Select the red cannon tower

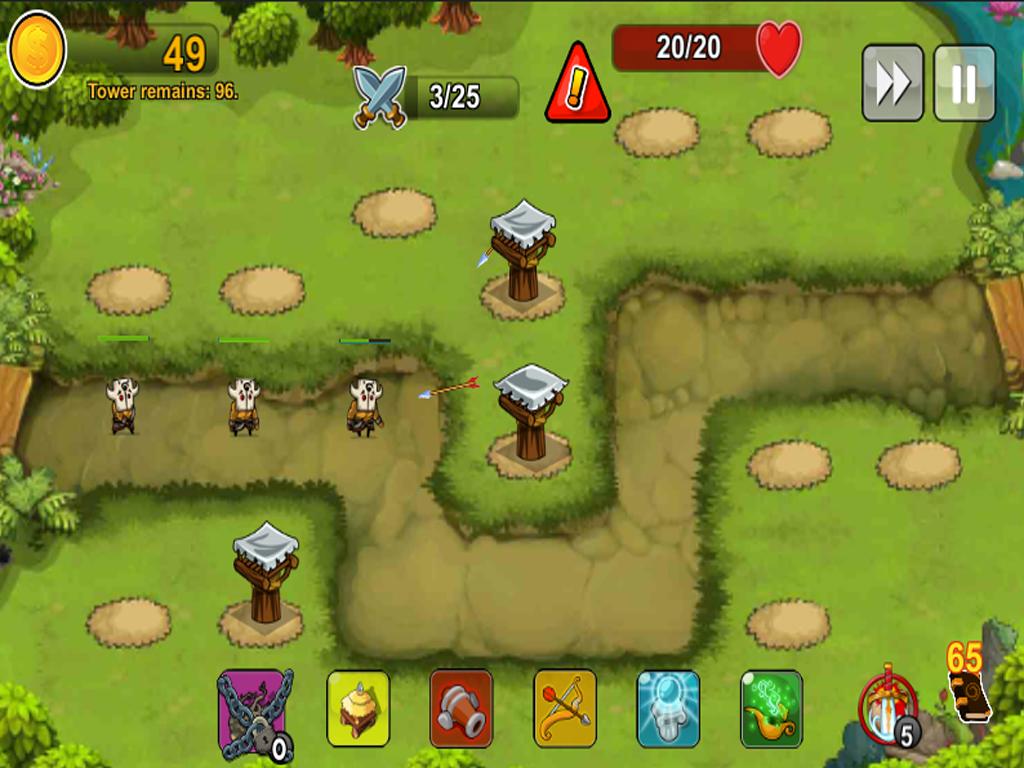click(x=461, y=709)
